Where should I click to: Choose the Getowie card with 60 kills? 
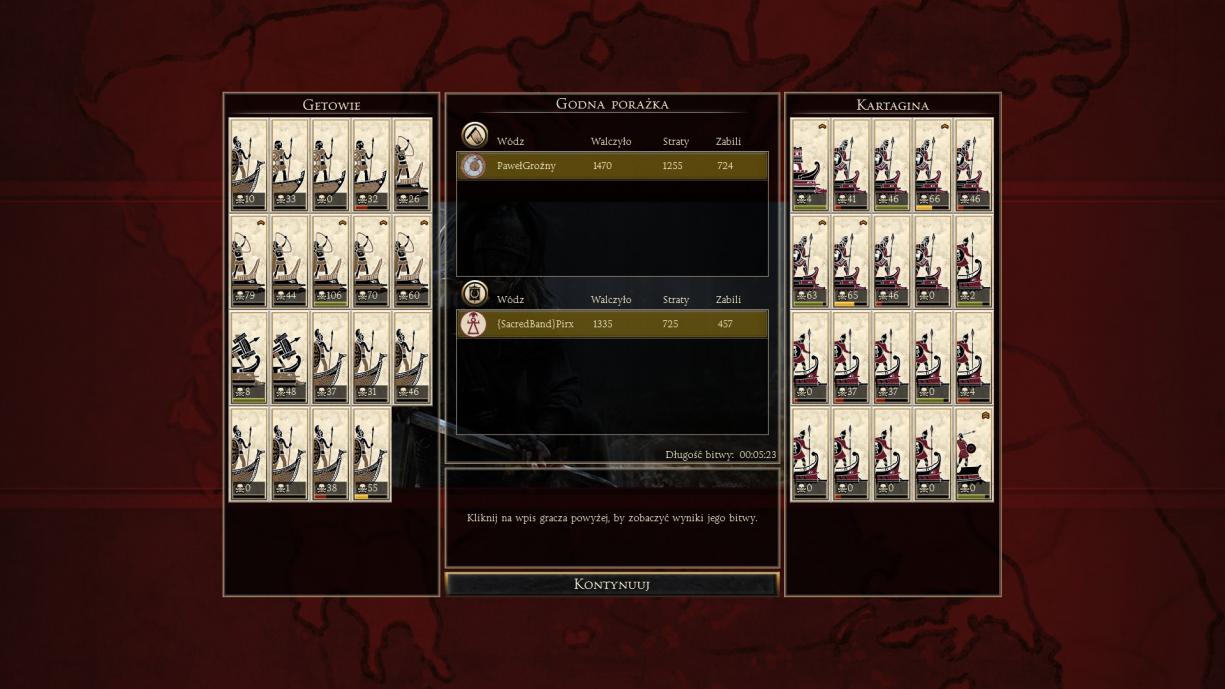point(412,261)
